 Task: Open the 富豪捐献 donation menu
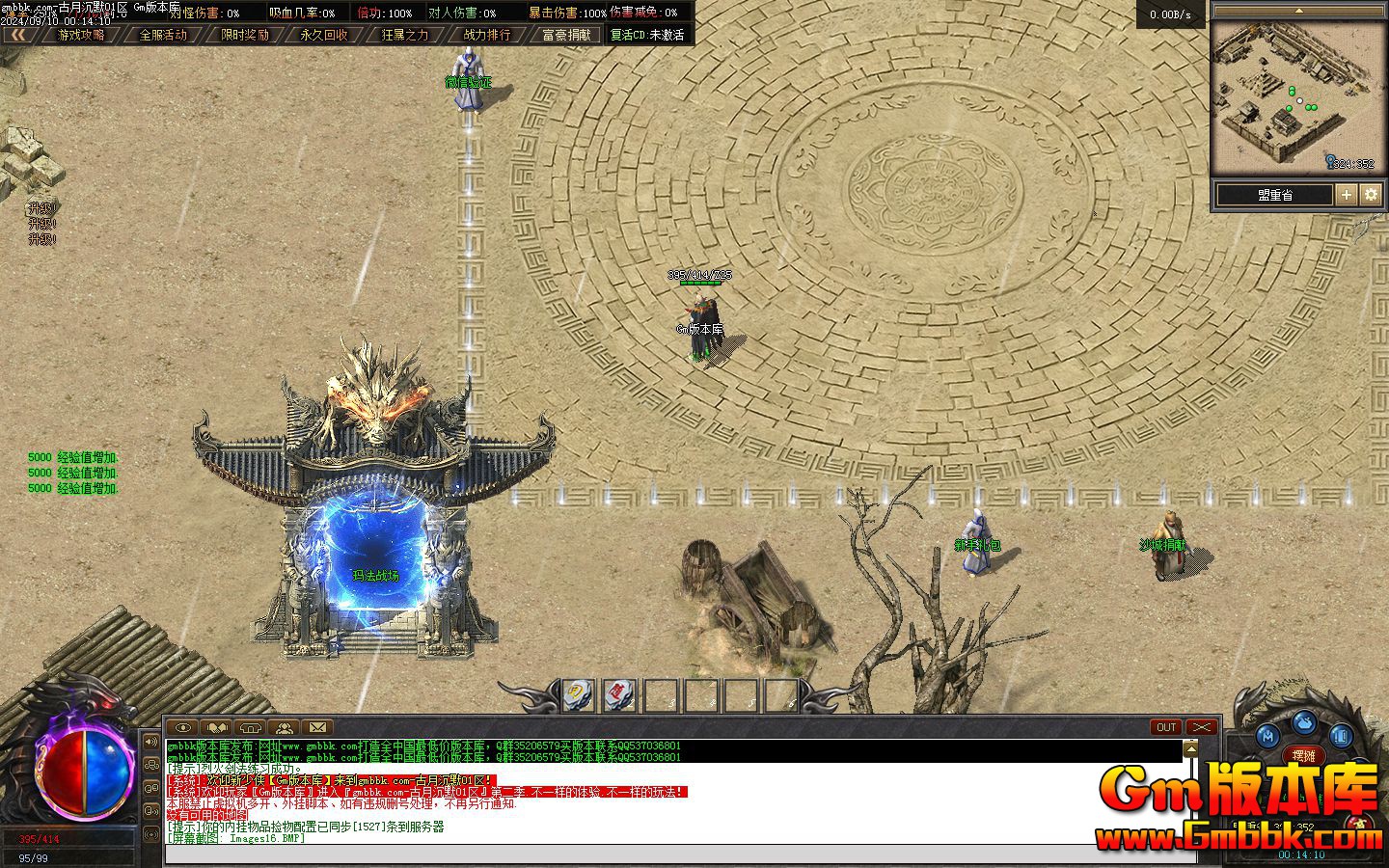click(567, 35)
